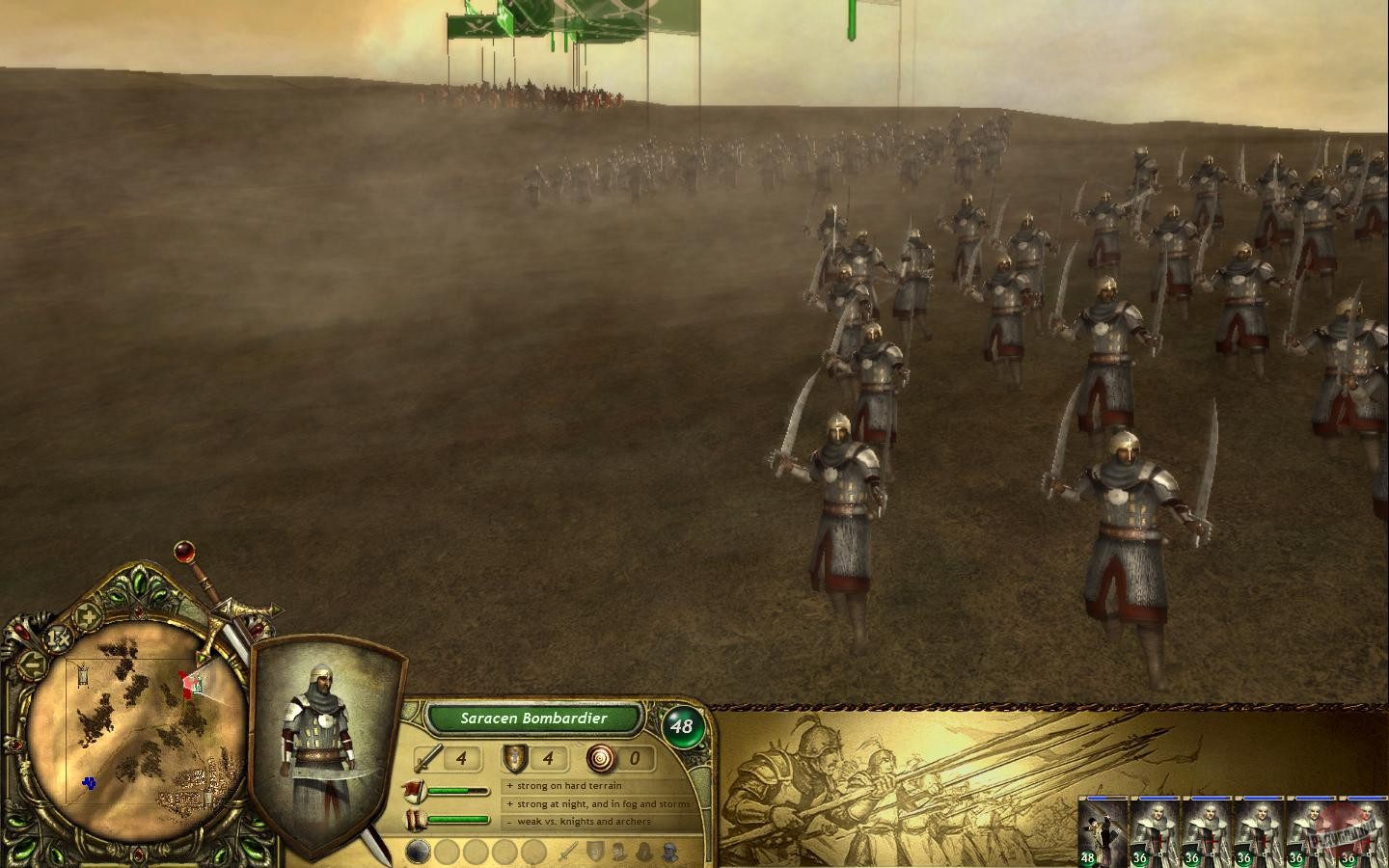Select the ranged attack target icon
The height and width of the screenshot is (868, 1389).
click(x=601, y=758)
